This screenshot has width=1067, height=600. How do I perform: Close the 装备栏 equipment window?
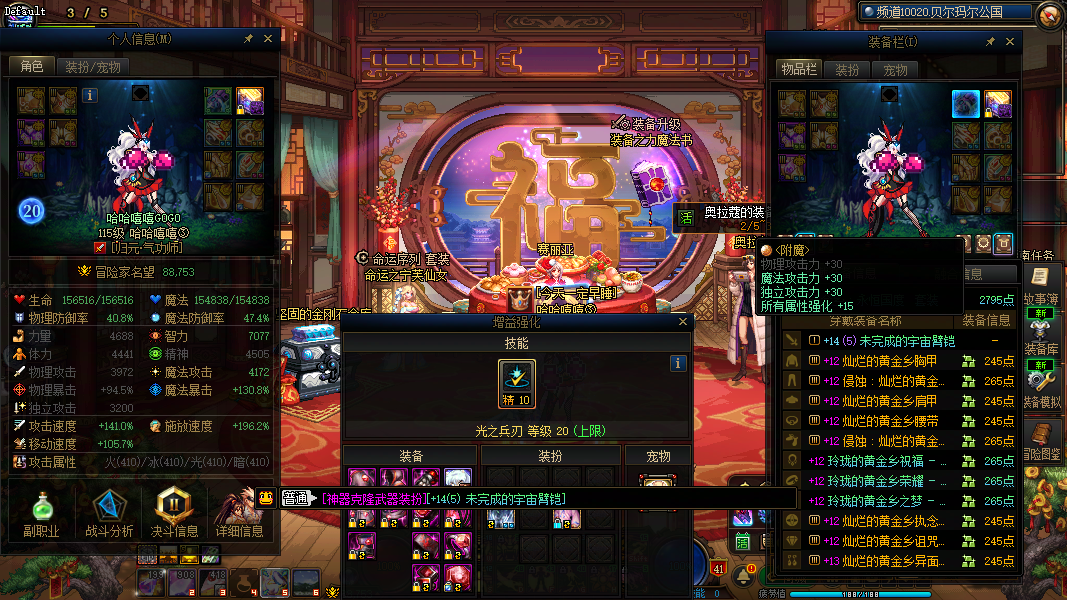click(x=1010, y=42)
